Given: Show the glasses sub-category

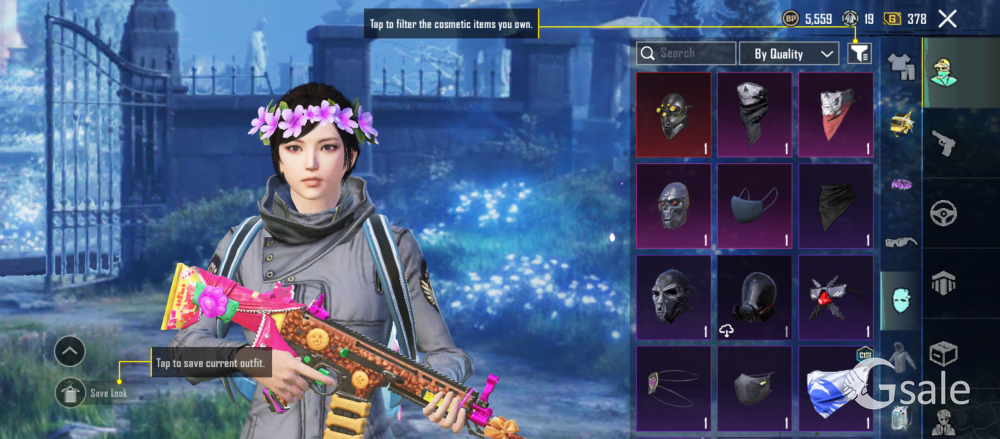Looking at the screenshot, I should click(x=901, y=241).
